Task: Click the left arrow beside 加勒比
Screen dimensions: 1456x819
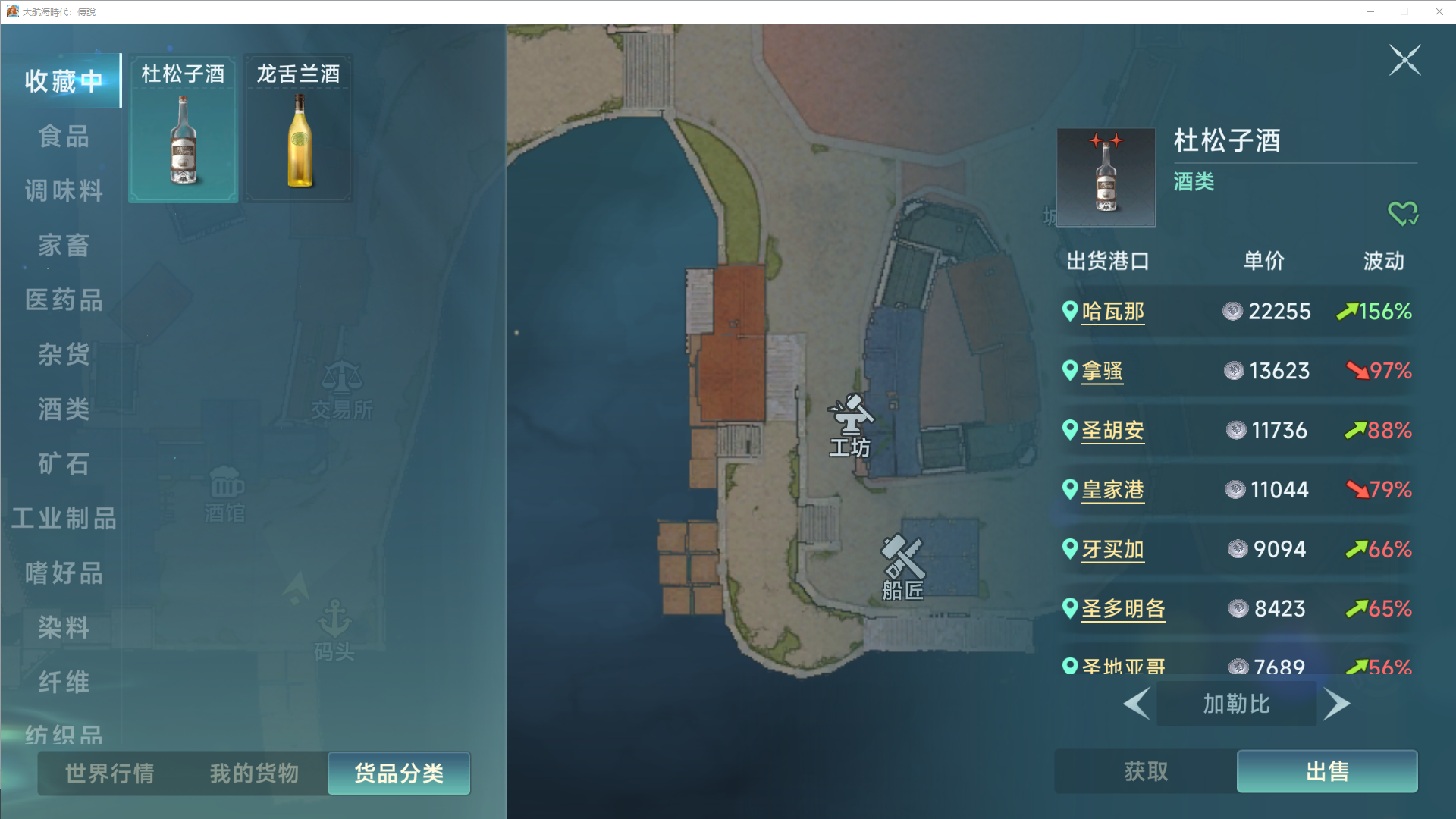Action: tap(1135, 703)
